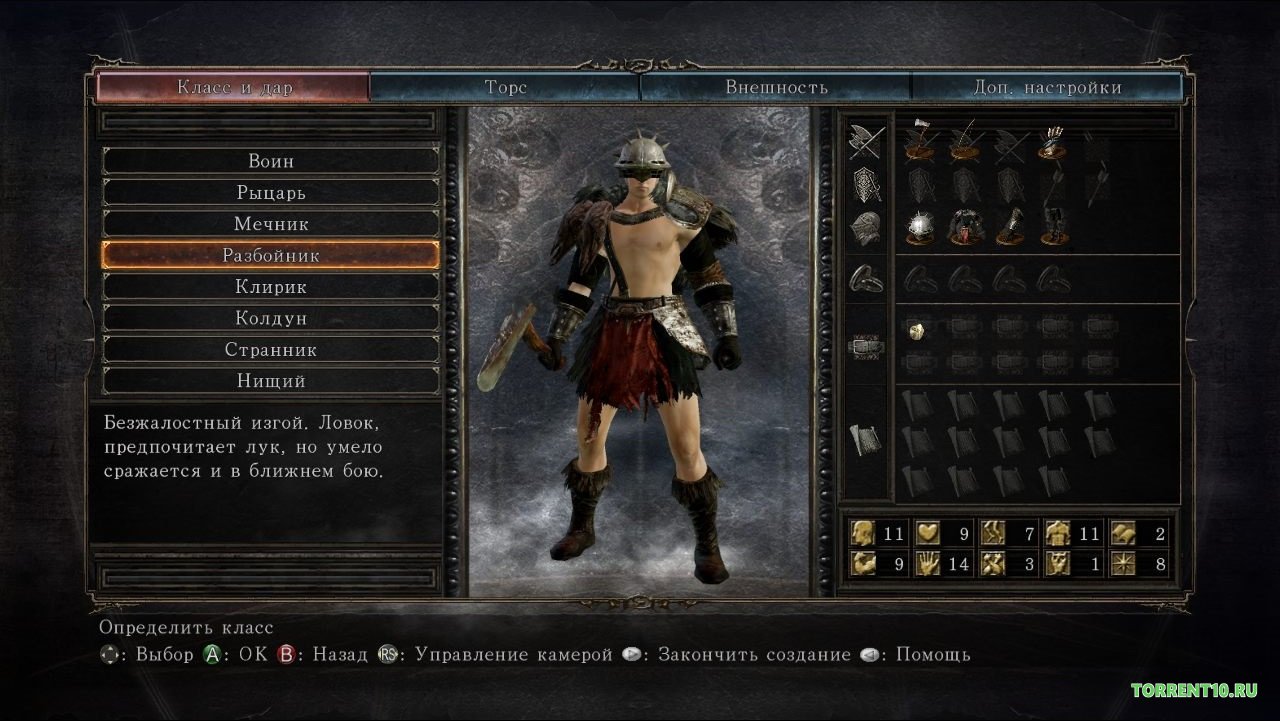Image resolution: width=1280 pixels, height=721 pixels.
Task: Switch to the Доп. настройки tab
Action: [x=1047, y=87]
